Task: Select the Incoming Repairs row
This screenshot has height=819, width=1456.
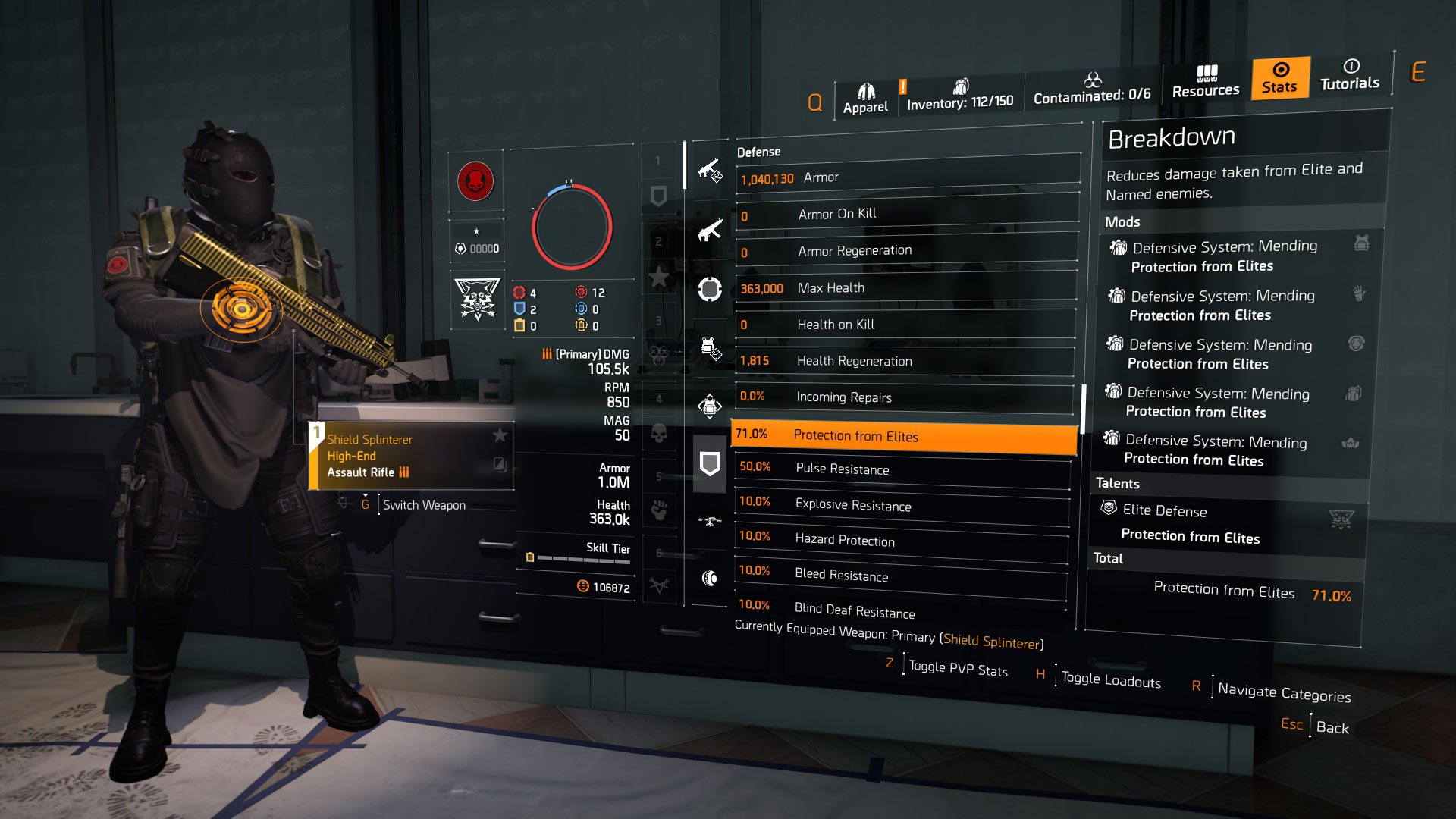Action: pyautogui.click(x=903, y=397)
